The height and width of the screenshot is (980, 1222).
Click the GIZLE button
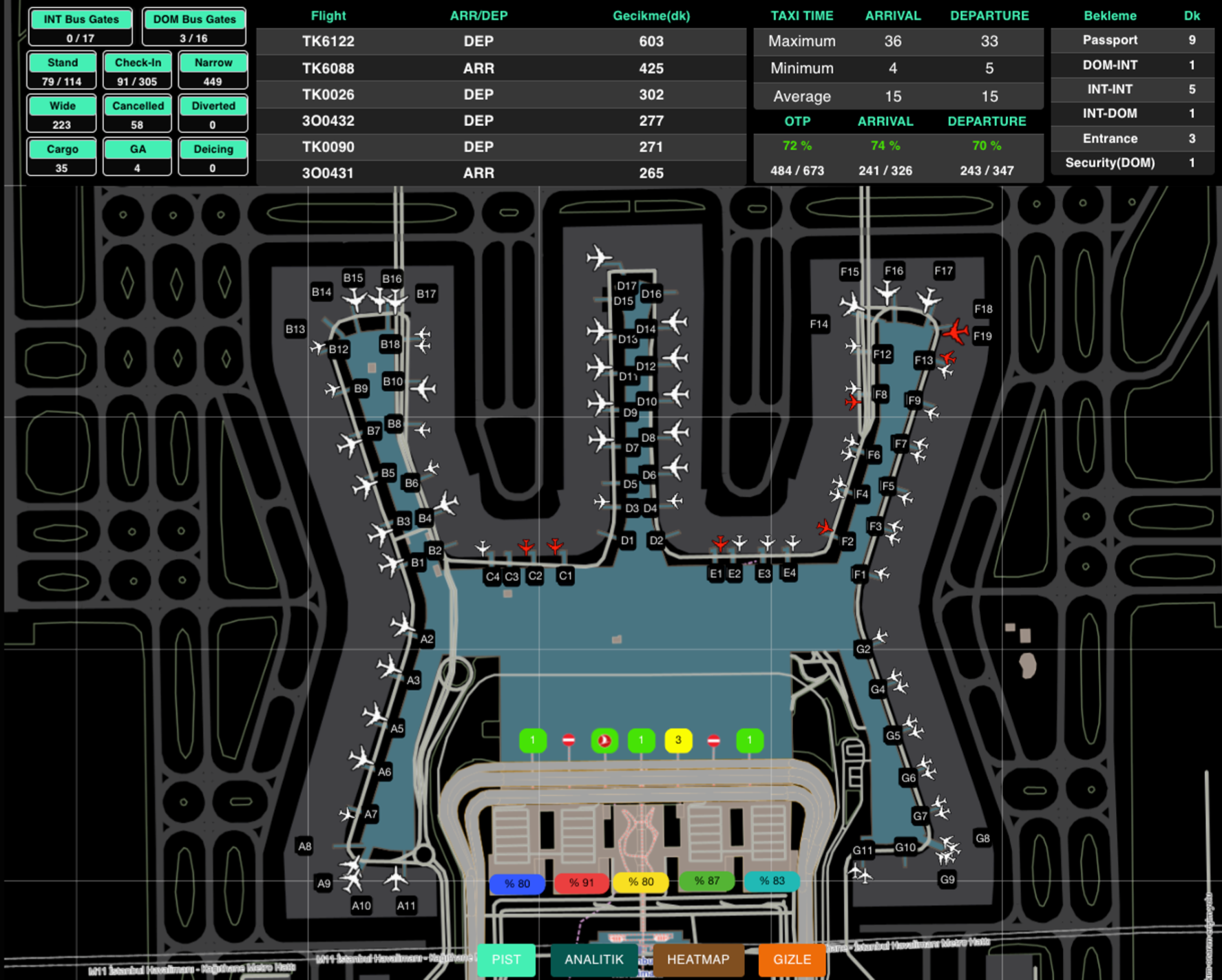click(x=791, y=959)
